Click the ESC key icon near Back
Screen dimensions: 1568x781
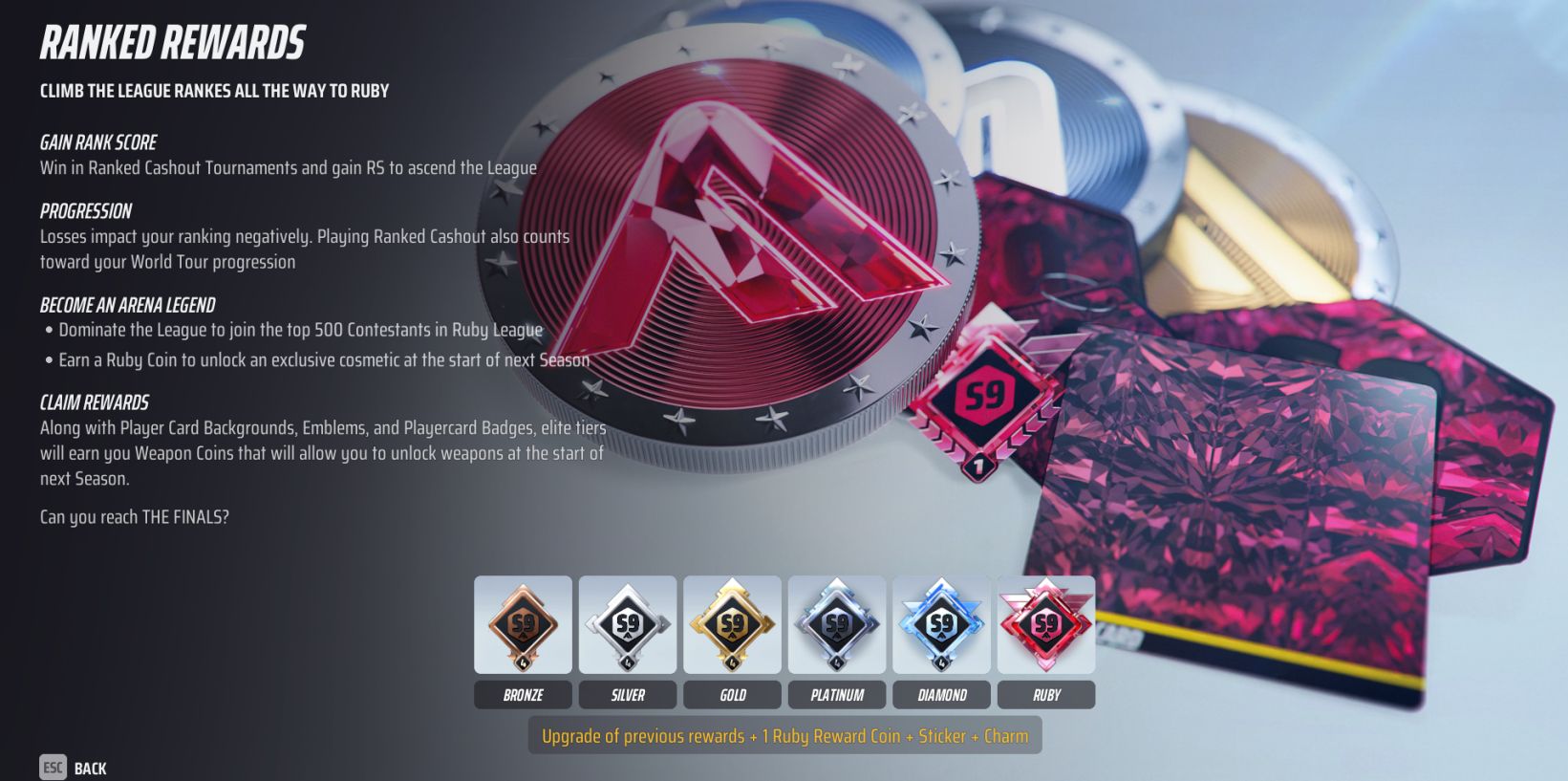pyautogui.click(x=53, y=768)
